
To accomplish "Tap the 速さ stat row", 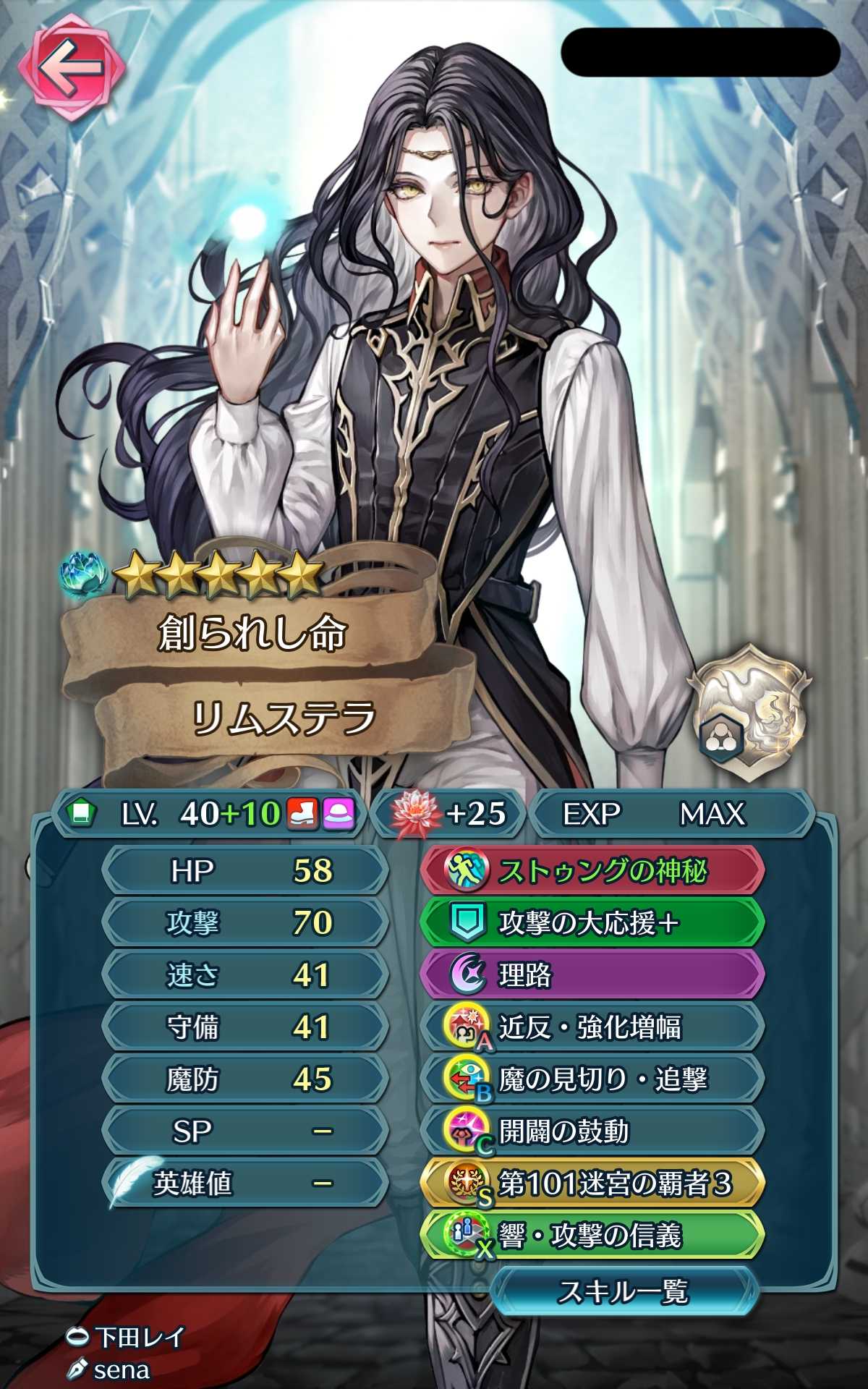I will (246, 975).
